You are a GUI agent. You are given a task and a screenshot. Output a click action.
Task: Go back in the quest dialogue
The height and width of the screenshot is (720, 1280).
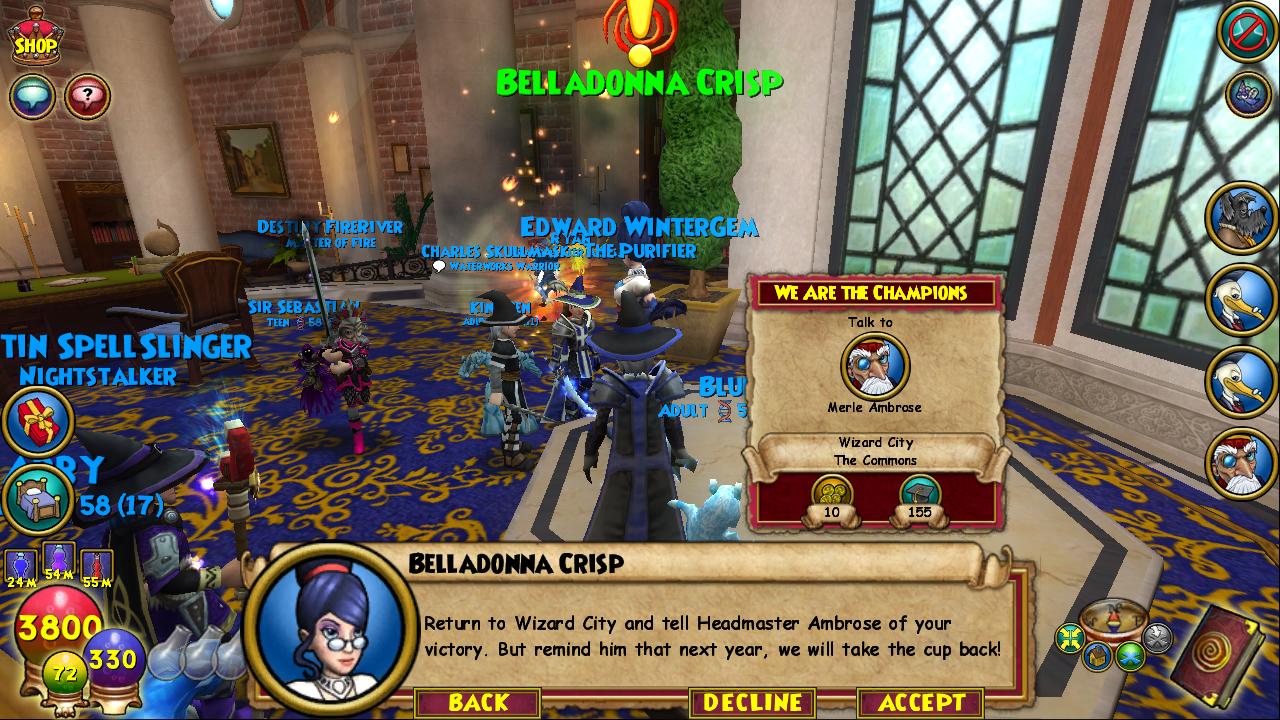tap(478, 703)
